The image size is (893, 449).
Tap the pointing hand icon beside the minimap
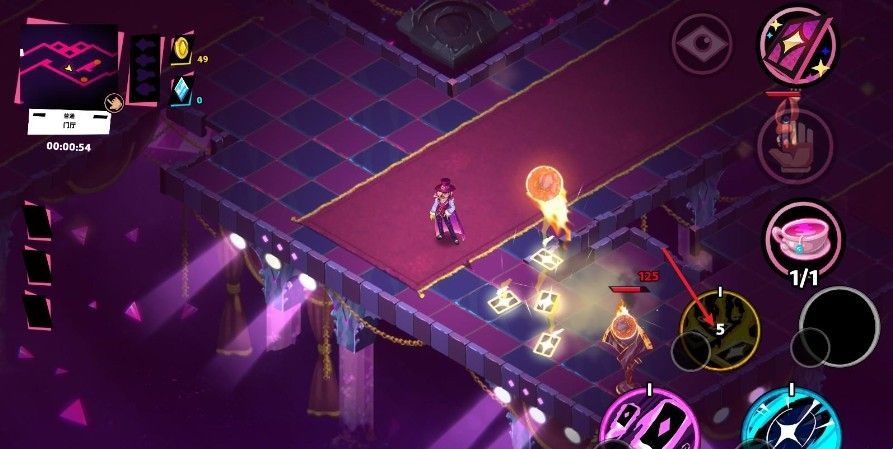click(115, 102)
